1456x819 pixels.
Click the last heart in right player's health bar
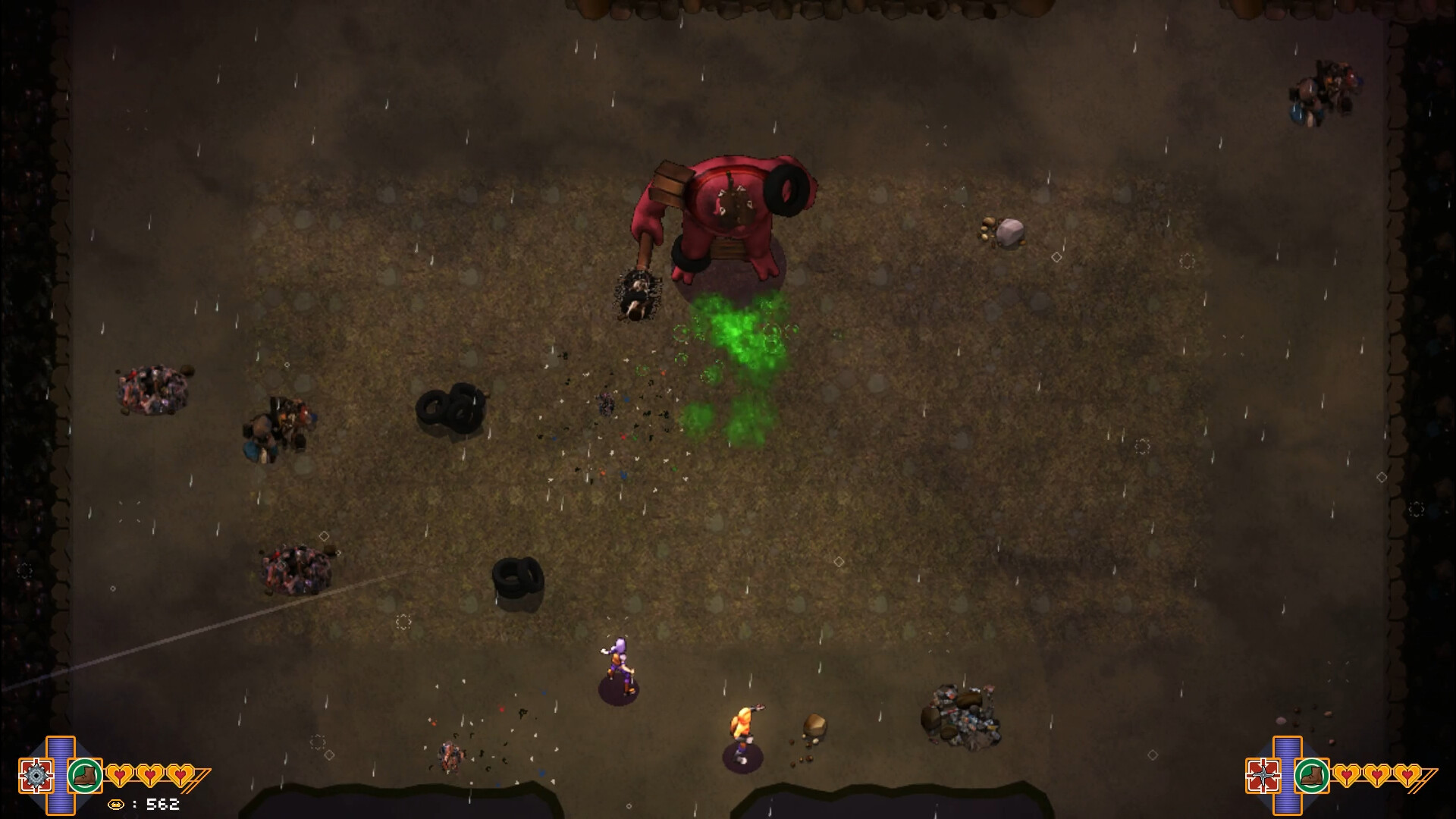(1405, 776)
